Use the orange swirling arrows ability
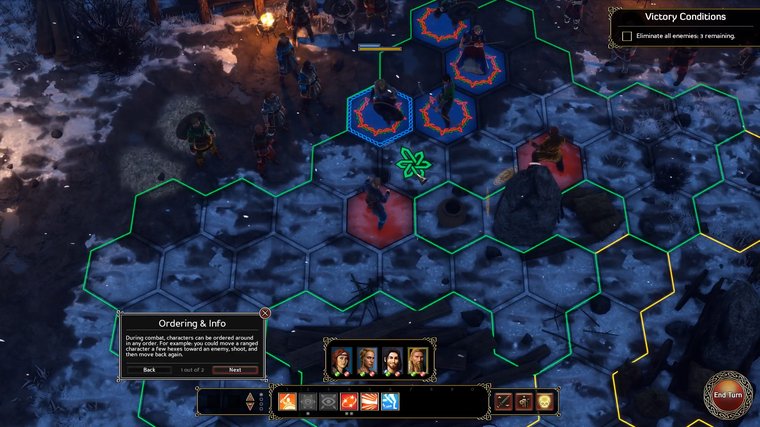This screenshot has width=760, height=427. coord(349,402)
